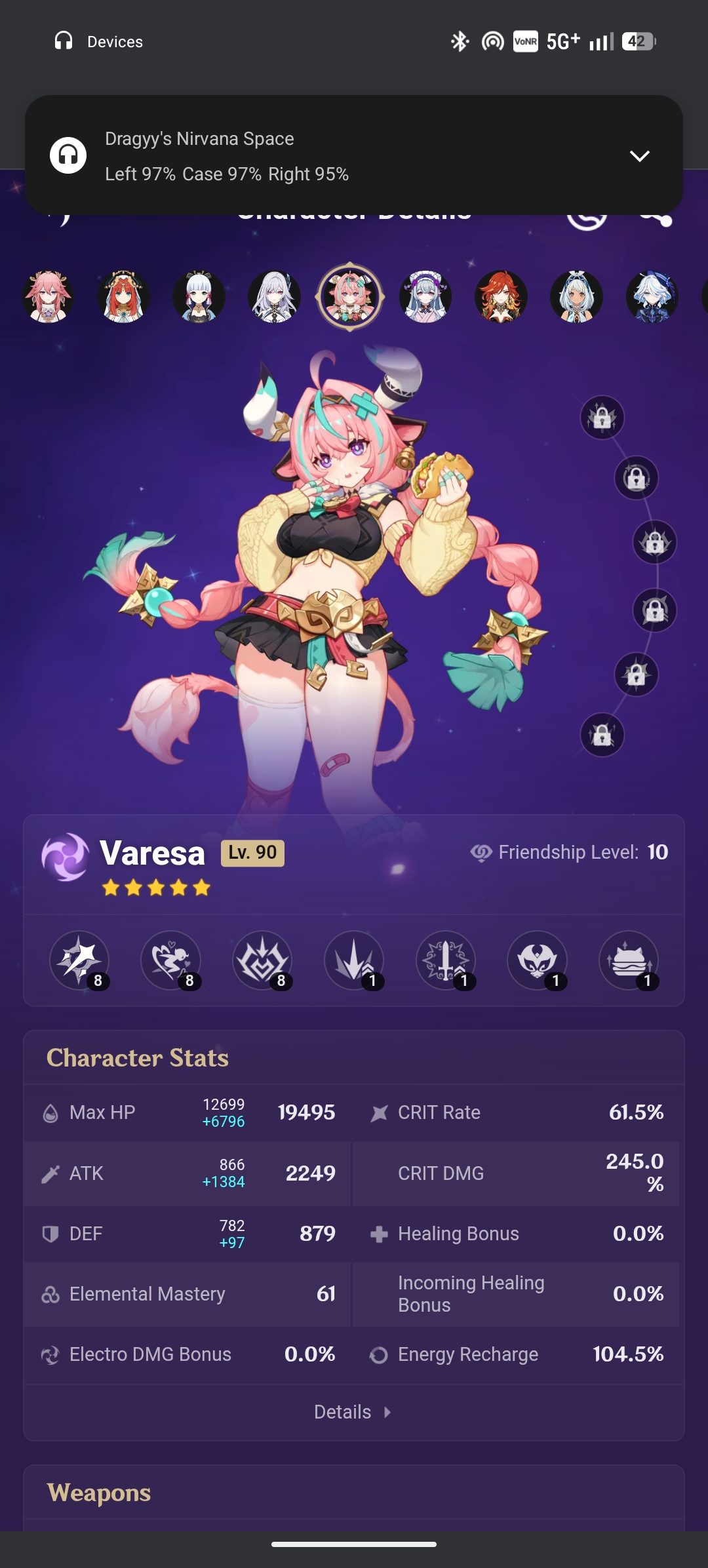Select the pink-haired fox-eared character avatar
This screenshot has width=708, height=1568.
[x=48, y=297]
